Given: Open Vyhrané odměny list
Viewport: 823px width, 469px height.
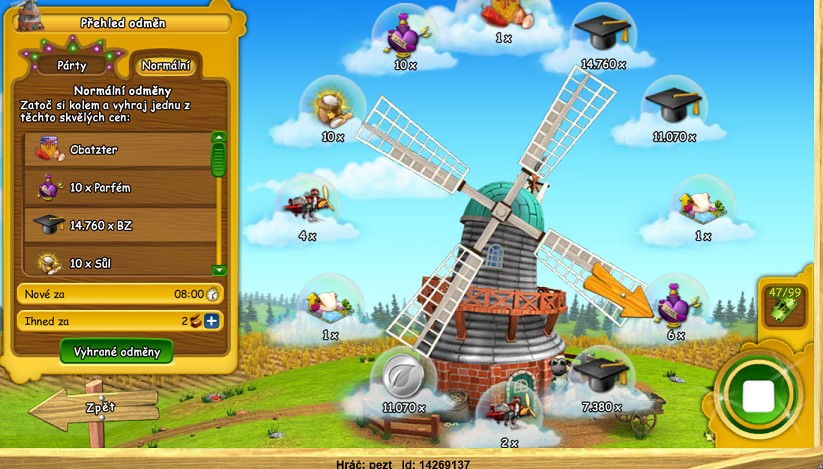Looking at the screenshot, I should click(117, 351).
